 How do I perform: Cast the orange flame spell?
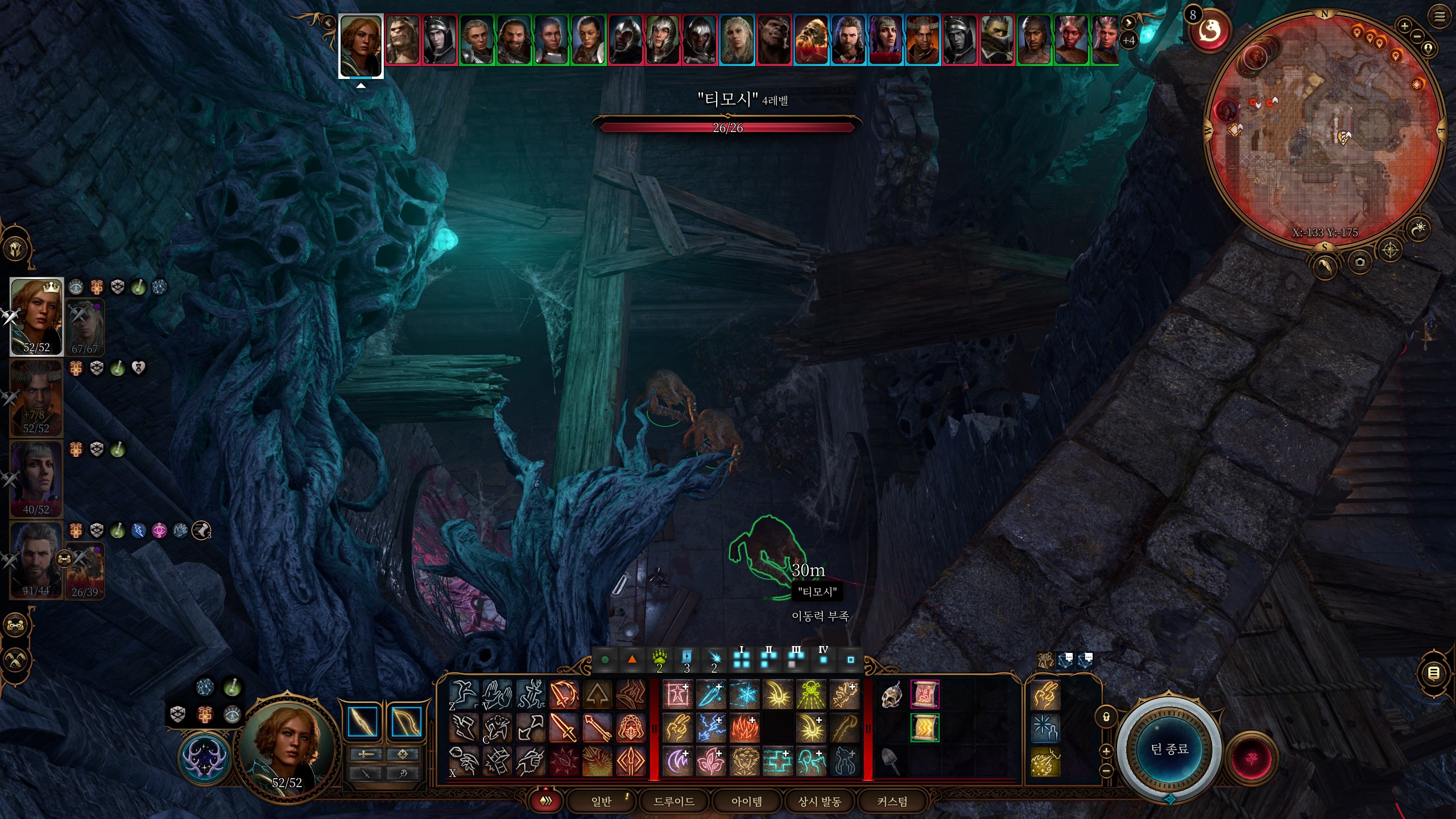click(x=744, y=728)
